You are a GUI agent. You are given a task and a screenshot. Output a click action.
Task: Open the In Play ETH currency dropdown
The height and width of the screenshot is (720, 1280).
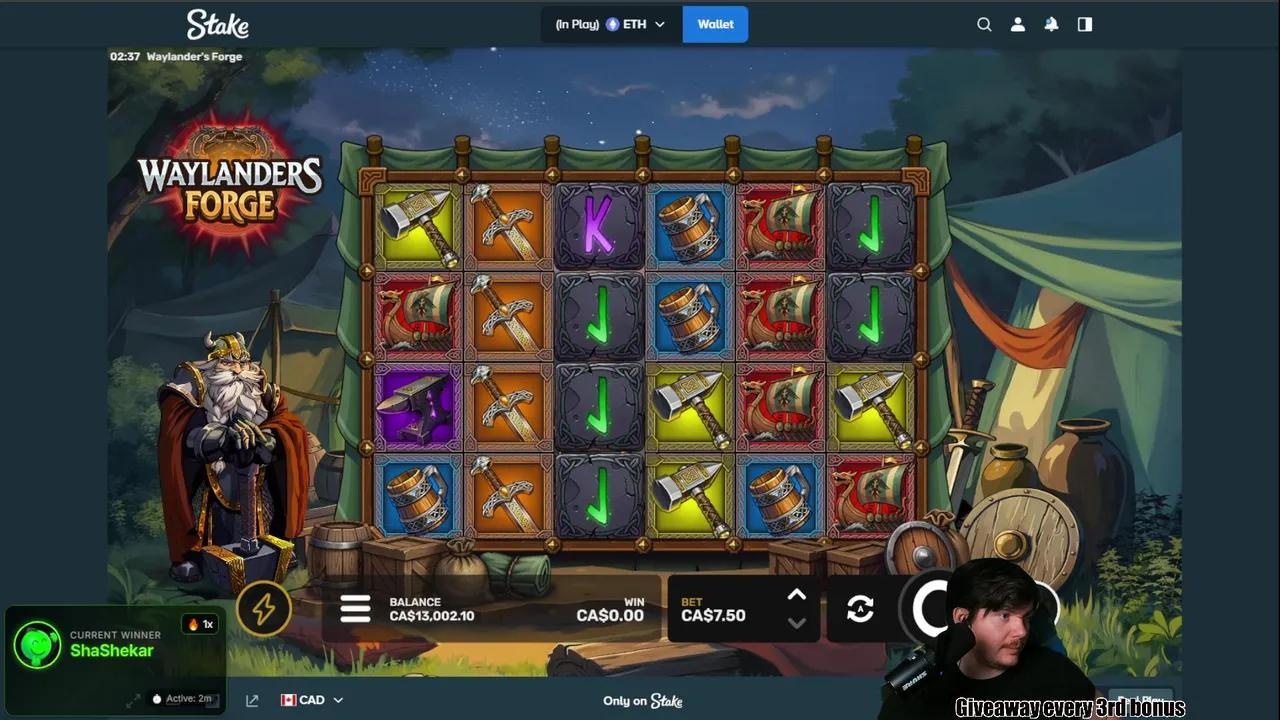click(610, 23)
